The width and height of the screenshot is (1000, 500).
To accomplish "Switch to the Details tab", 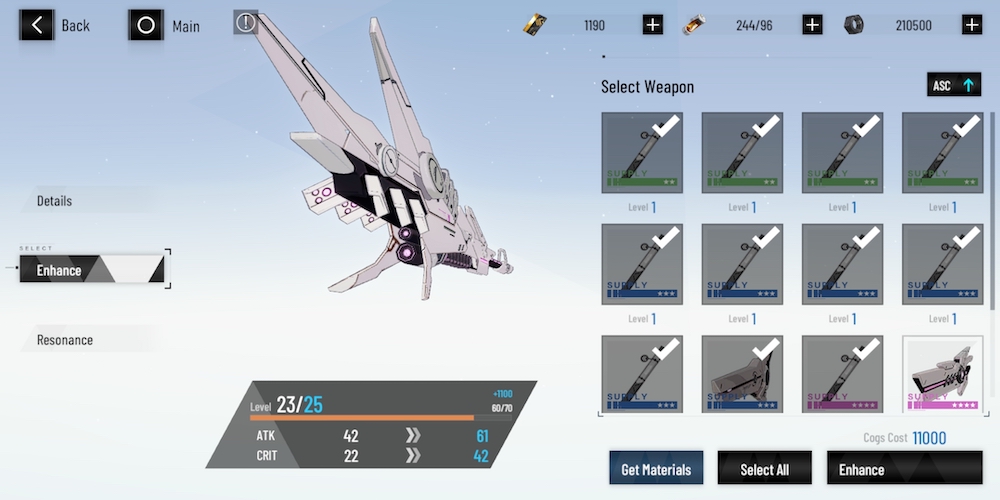I will click(55, 201).
